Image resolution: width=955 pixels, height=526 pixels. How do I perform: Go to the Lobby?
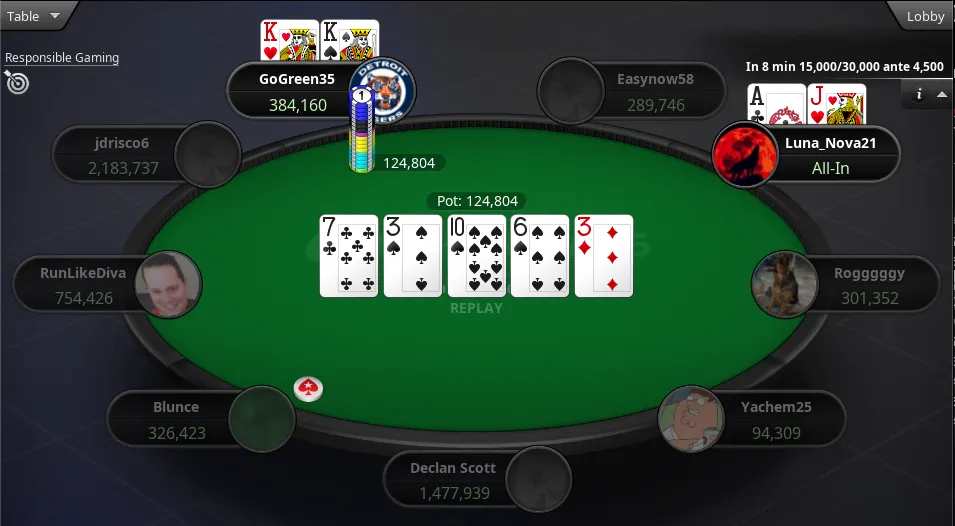(x=924, y=16)
